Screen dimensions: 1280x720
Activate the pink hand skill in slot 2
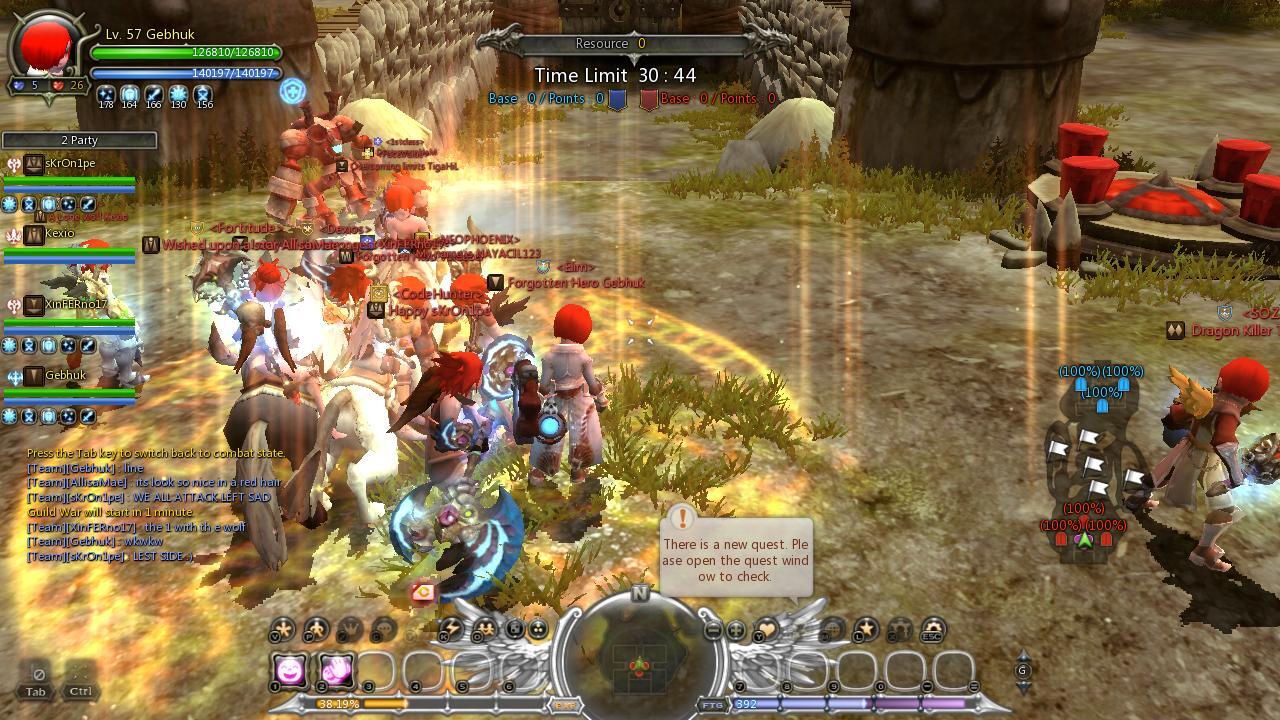pyautogui.click(x=337, y=671)
